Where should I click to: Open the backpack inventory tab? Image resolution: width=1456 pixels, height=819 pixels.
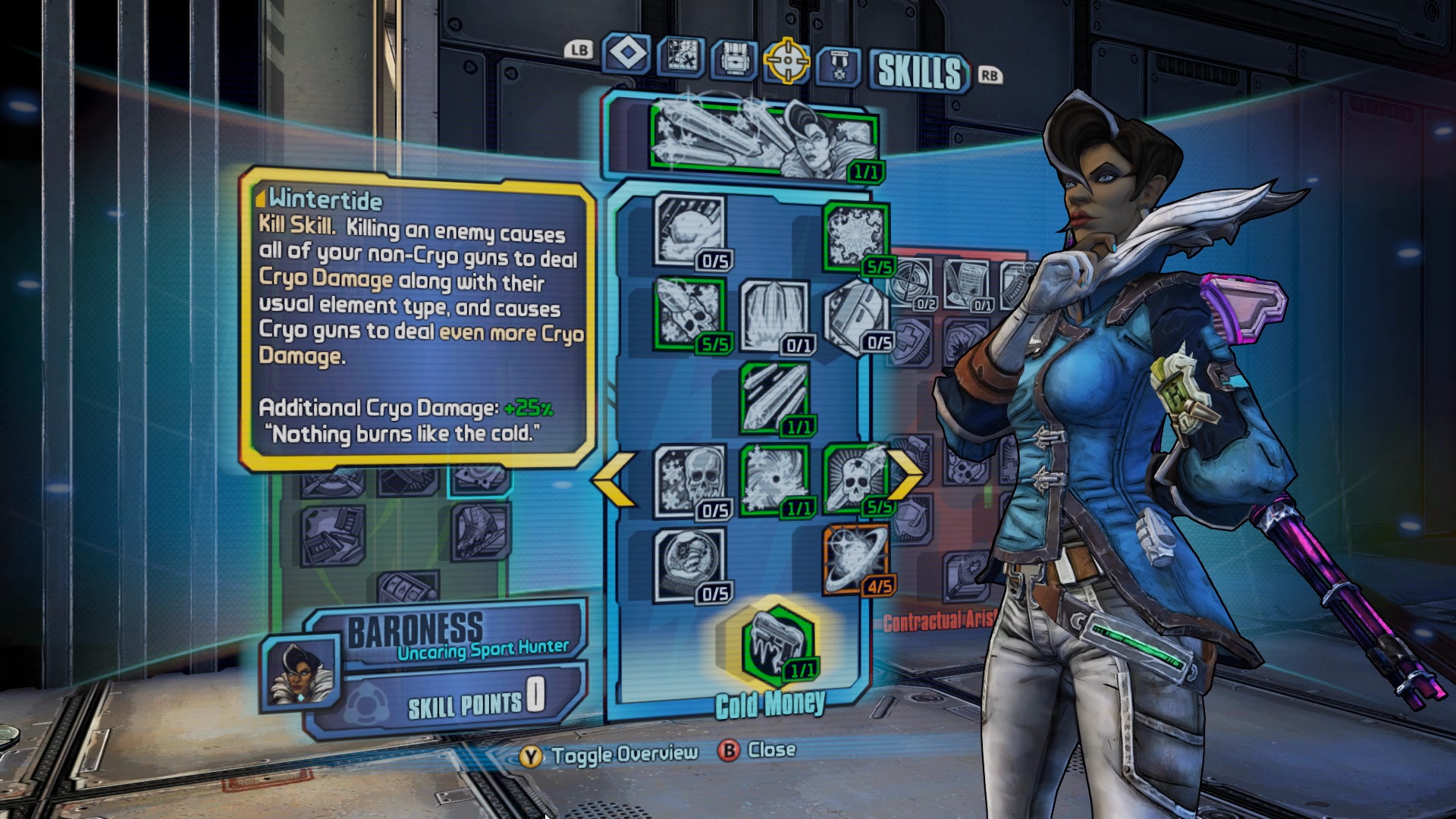734,60
